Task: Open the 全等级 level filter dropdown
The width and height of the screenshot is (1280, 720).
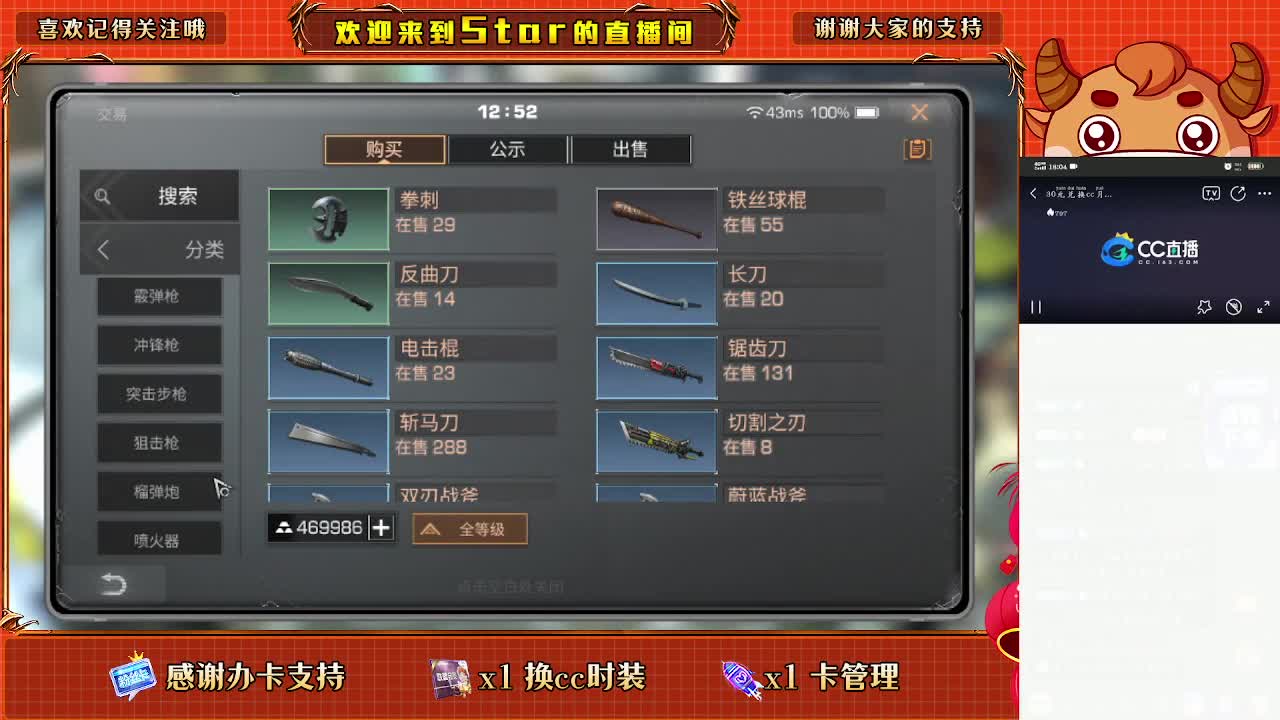Action: coord(469,529)
